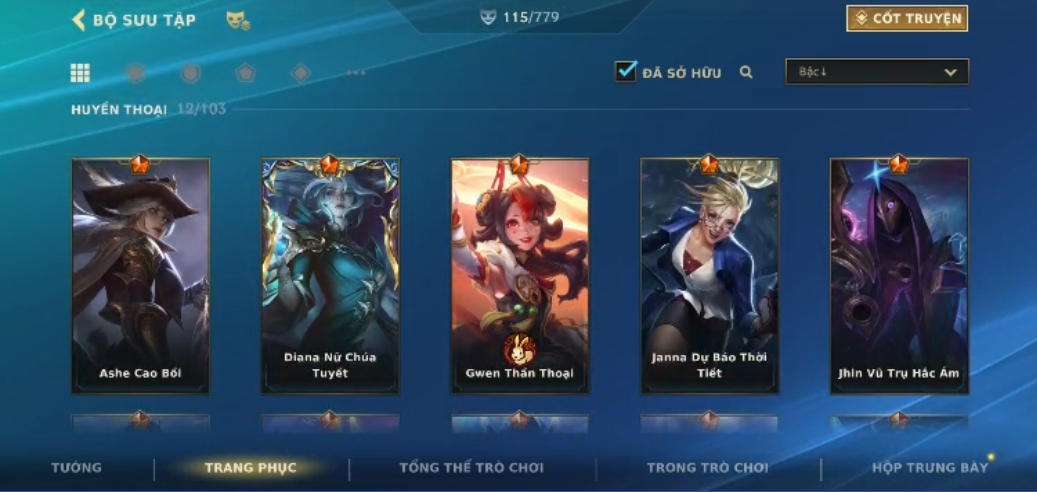Choose the Diana Nữ Chúa Tuyết skin
Viewport: 1037px width, 492px height.
330,275
